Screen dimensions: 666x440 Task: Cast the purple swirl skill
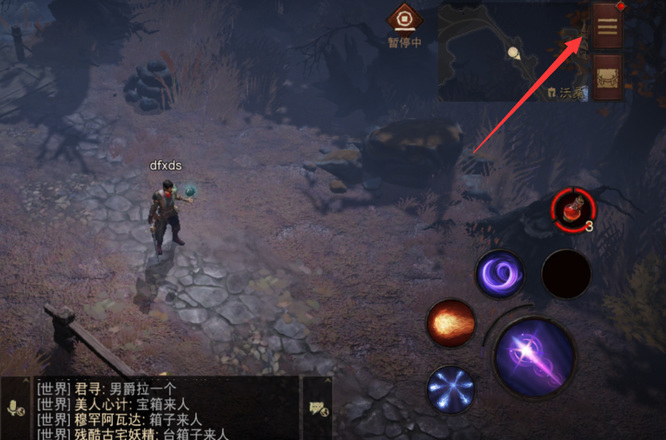[501, 273]
